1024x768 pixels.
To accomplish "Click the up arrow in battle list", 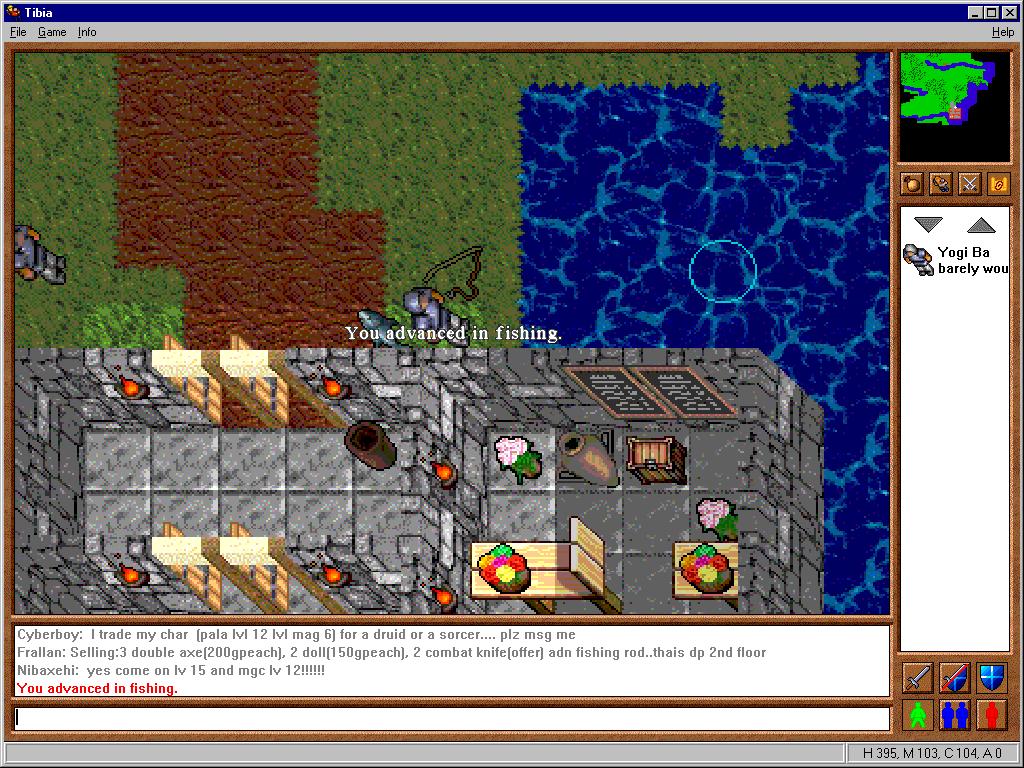I will [982, 225].
